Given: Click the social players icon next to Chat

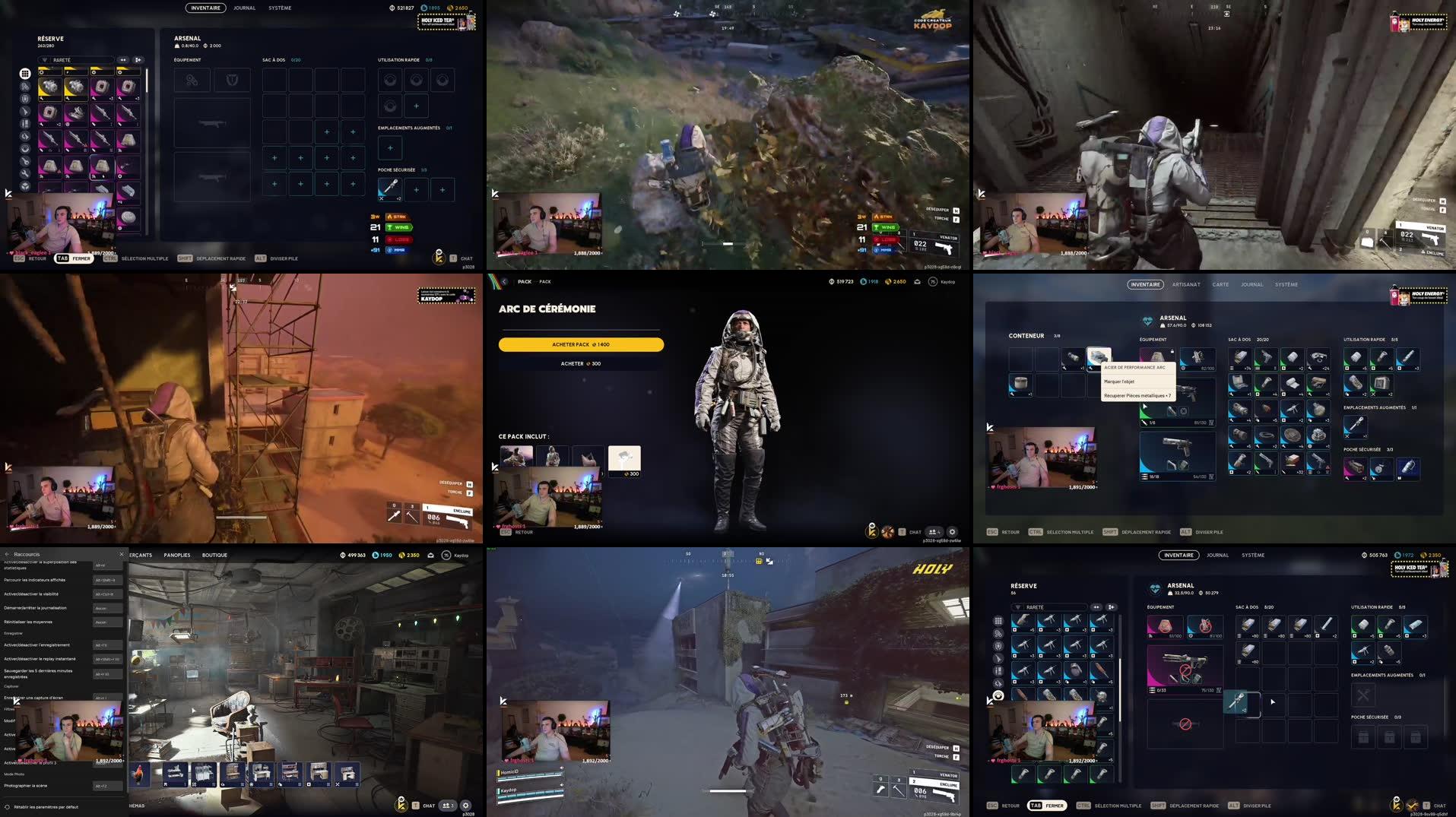Looking at the screenshot, I should (x=934, y=532).
